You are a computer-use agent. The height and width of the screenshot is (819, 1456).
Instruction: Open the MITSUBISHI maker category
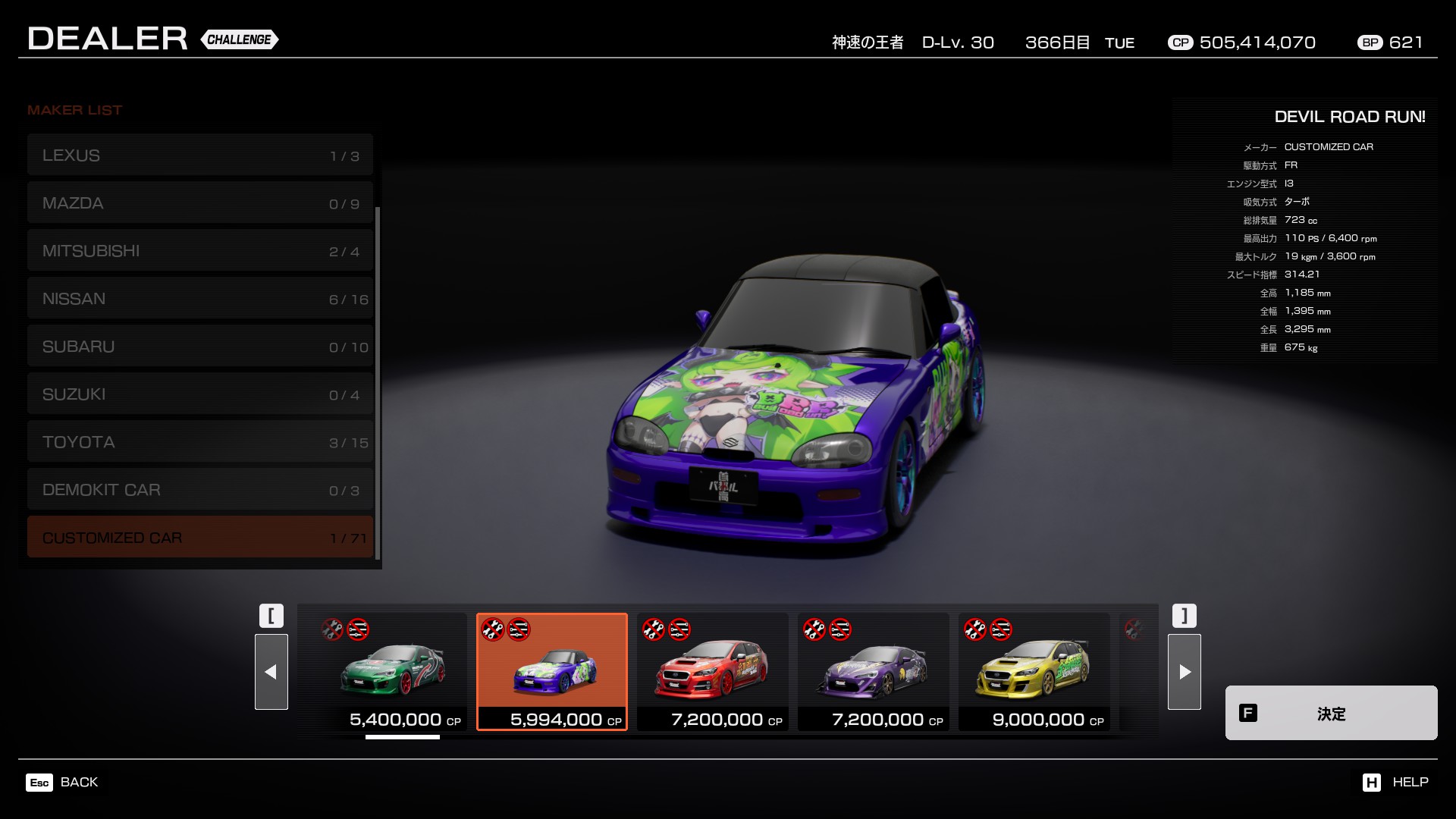(199, 251)
